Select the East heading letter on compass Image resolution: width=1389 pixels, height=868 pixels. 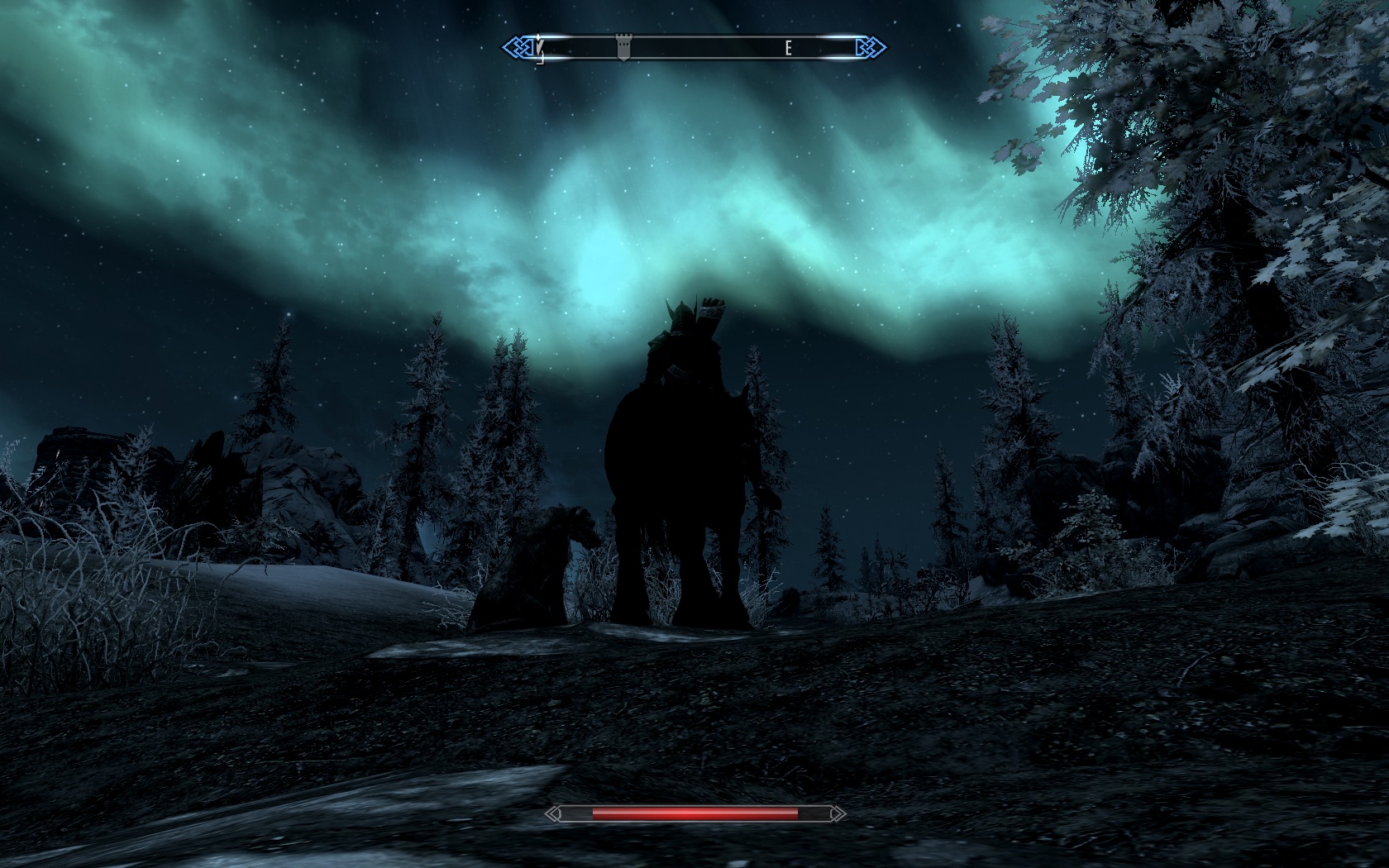tap(789, 48)
